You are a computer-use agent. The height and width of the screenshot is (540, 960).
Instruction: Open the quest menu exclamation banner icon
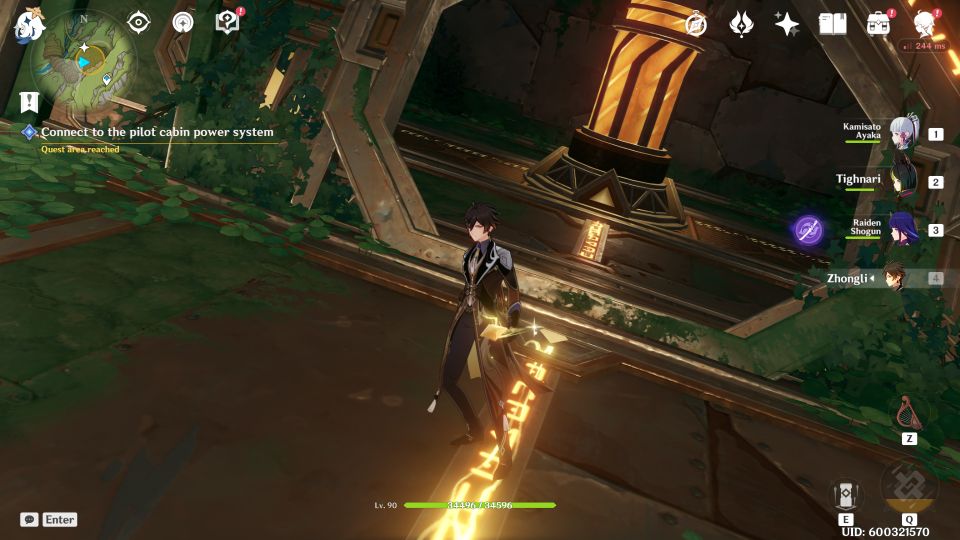[x=28, y=102]
